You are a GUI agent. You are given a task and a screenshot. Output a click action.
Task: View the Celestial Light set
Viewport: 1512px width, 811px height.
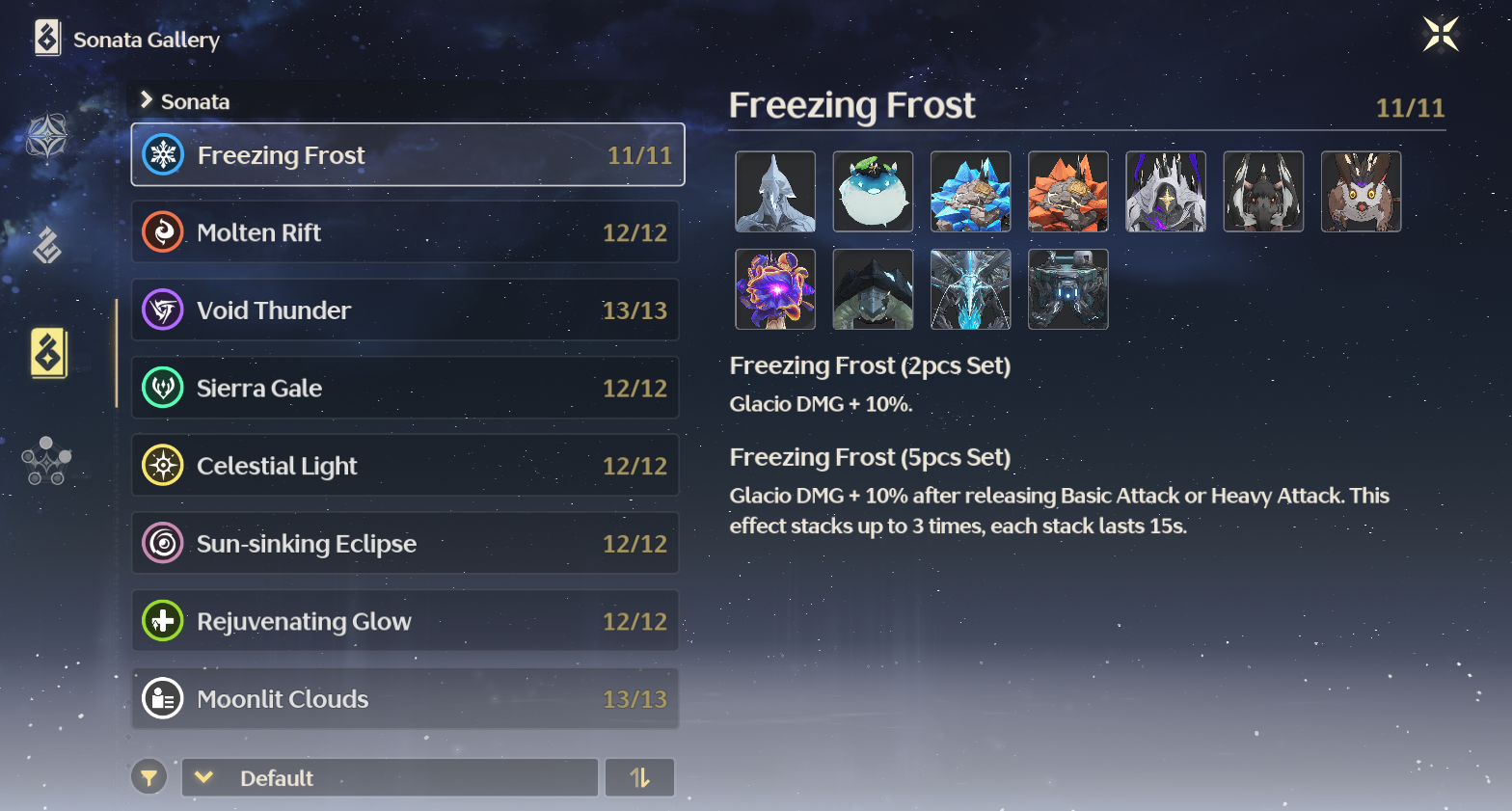pos(405,466)
